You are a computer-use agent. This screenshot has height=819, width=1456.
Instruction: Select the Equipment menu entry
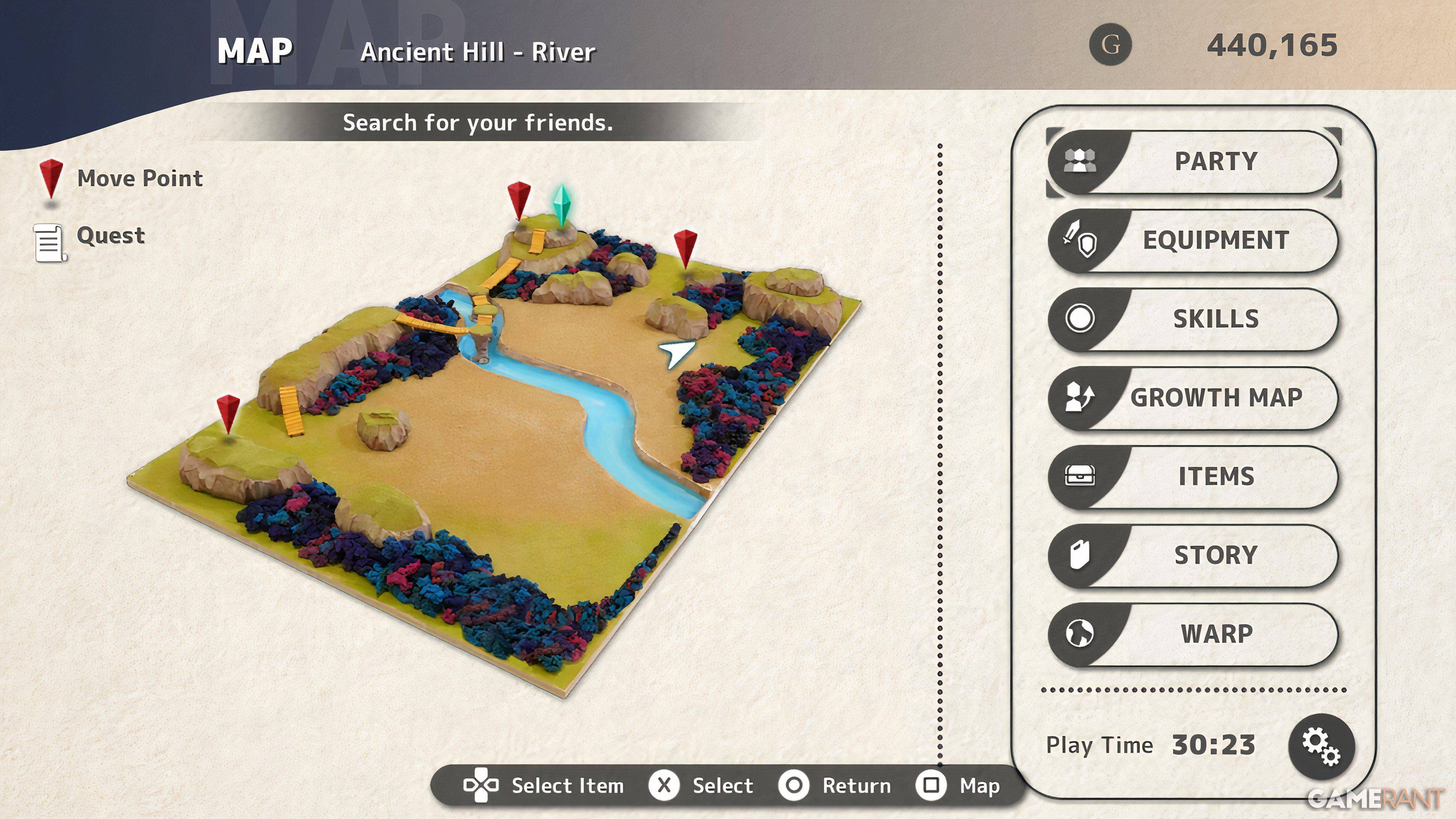(1194, 241)
